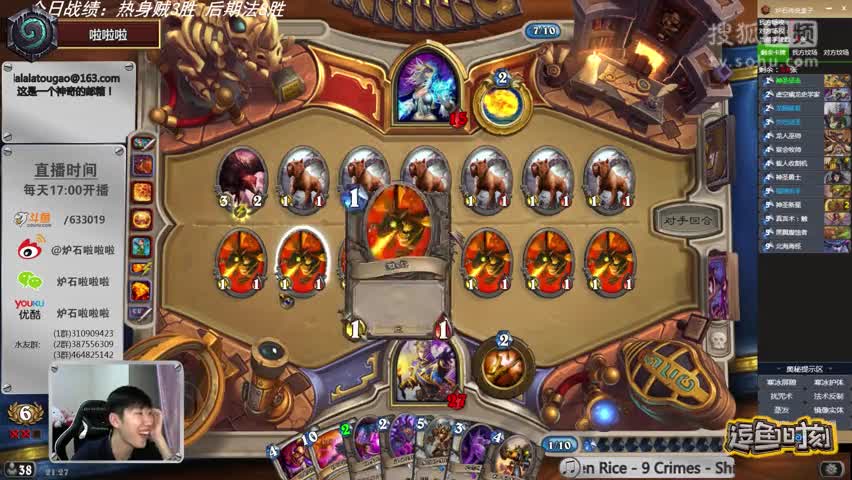Click the 对手回合 end turn button
Viewport: 852px width, 480px height.
(x=686, y=218)
